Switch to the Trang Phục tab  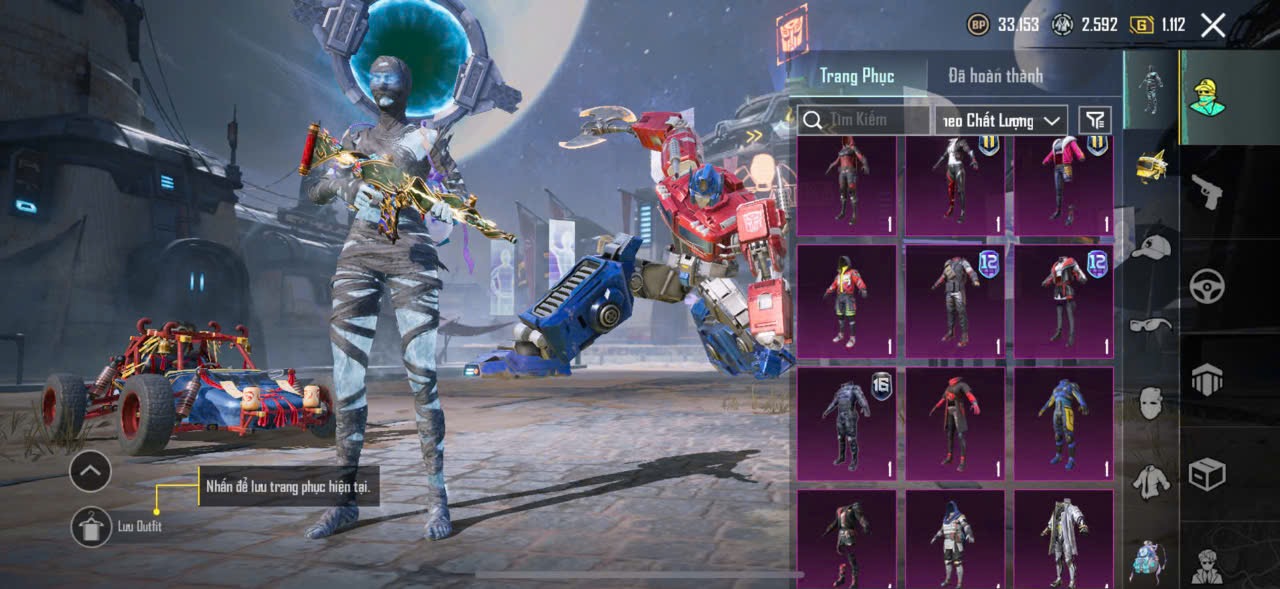point(856,76)
